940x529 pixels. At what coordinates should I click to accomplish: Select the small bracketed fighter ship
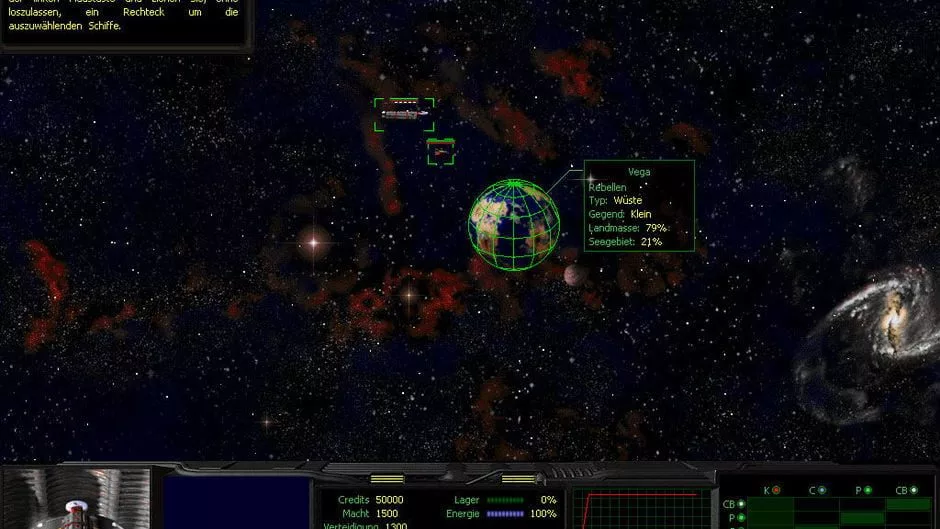(x=440, y=151)
